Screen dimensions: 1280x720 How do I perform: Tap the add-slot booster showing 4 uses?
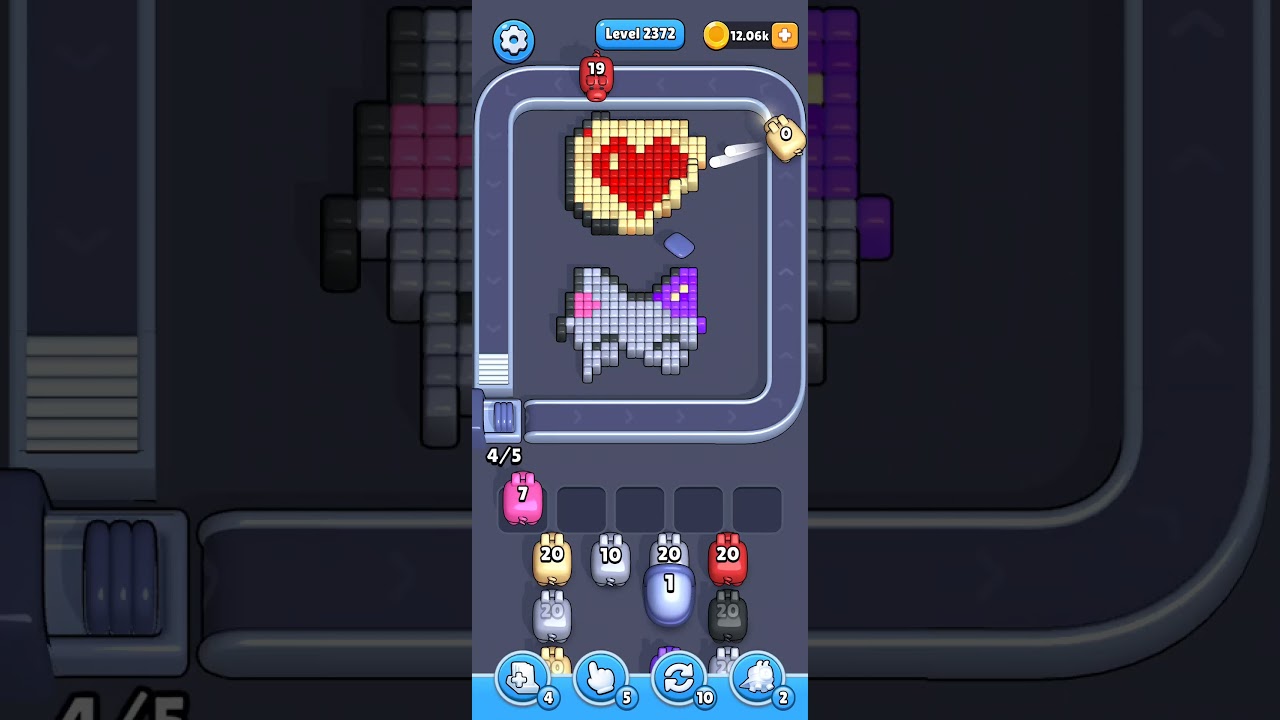pos(521,677)
